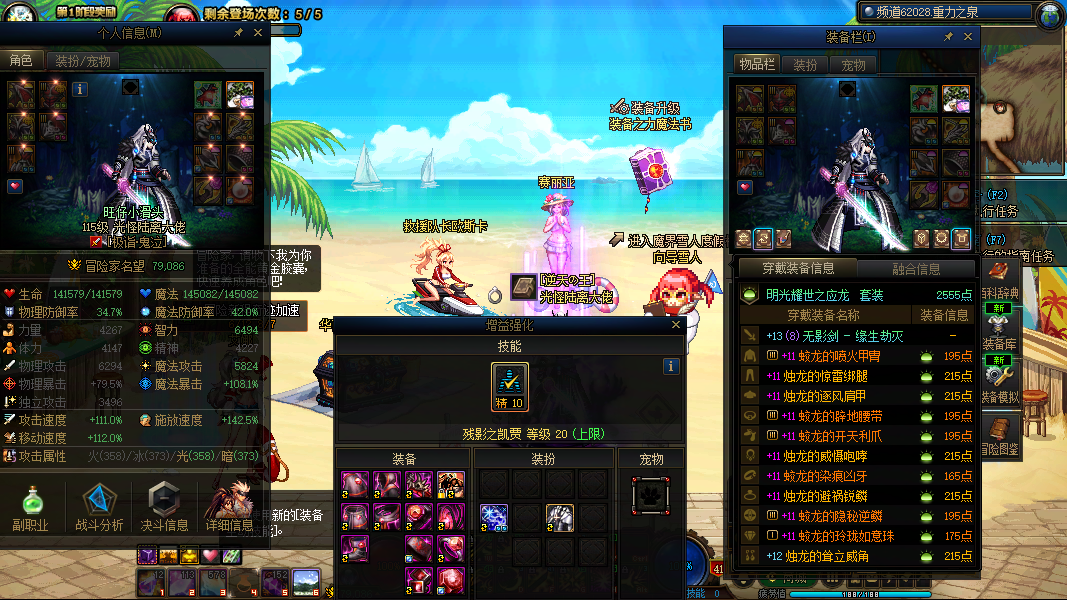Switch to the 宠物 tab in equipment panel

853,65
